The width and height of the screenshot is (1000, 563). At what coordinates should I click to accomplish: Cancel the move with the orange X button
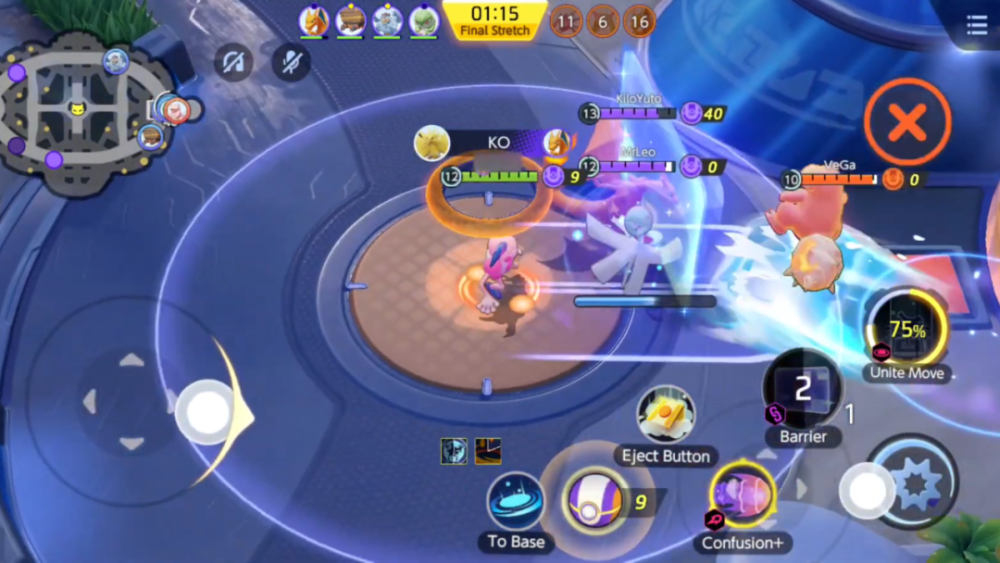907,122
